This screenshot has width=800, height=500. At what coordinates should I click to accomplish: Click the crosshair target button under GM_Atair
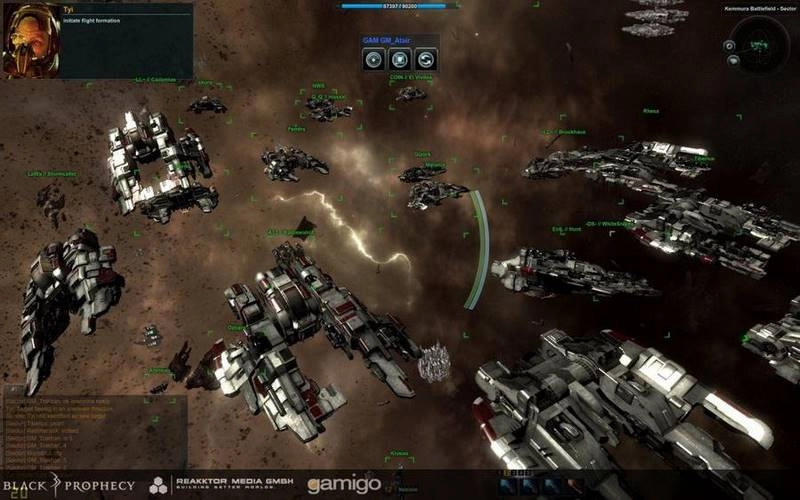tap(374, 59)
